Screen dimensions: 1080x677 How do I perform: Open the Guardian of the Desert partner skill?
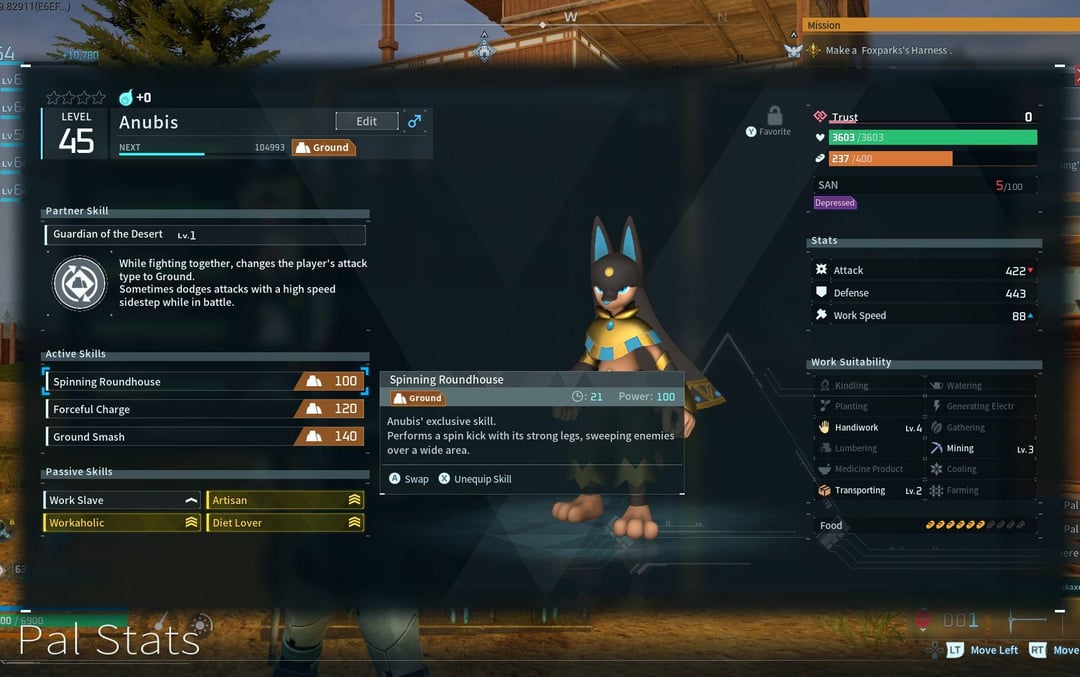[205, 235]
